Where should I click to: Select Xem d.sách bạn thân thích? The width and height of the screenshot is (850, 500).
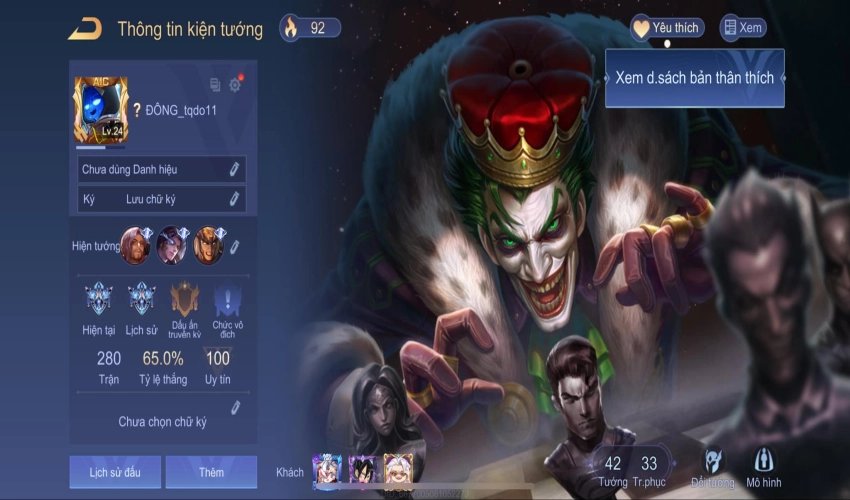coord(694,78)
